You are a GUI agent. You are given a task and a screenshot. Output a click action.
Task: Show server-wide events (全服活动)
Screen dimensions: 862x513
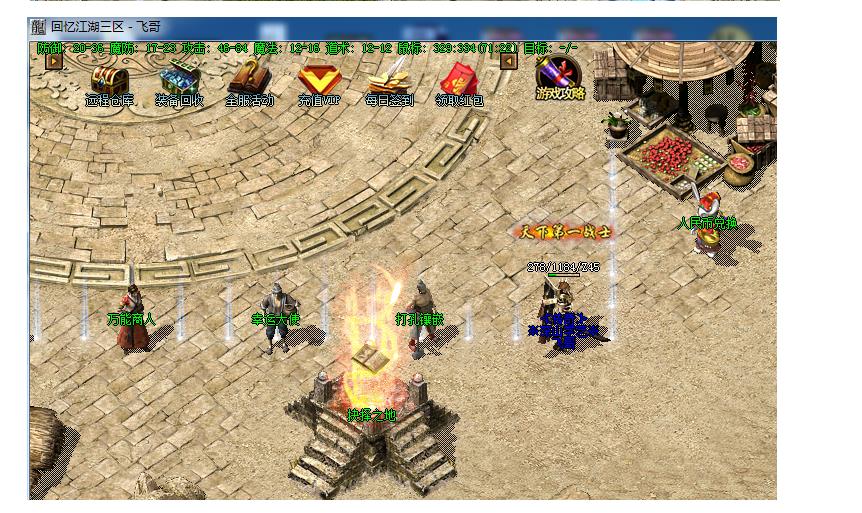point(248,79)
